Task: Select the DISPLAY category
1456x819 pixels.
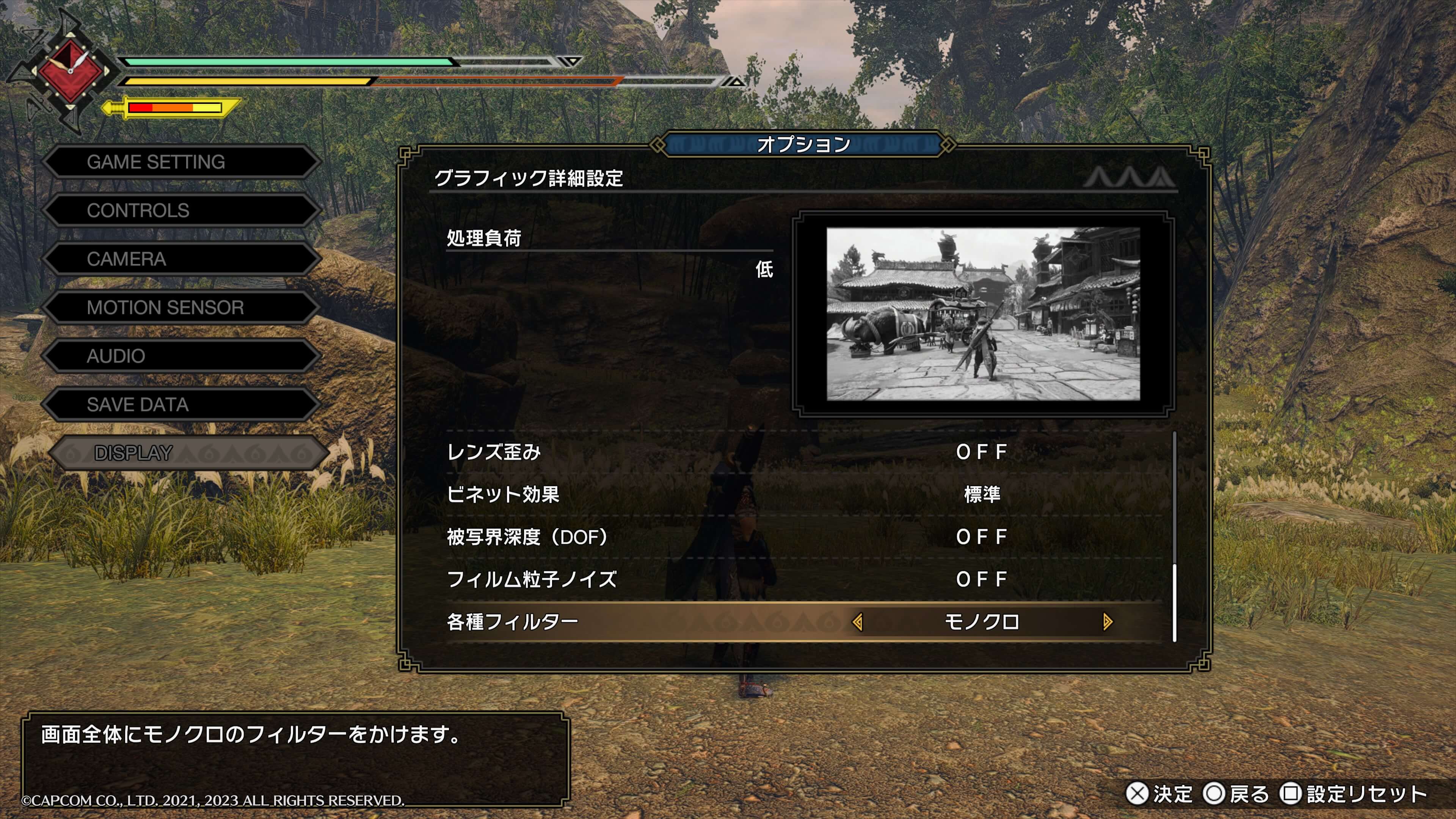Action: [x=187, y=453]
